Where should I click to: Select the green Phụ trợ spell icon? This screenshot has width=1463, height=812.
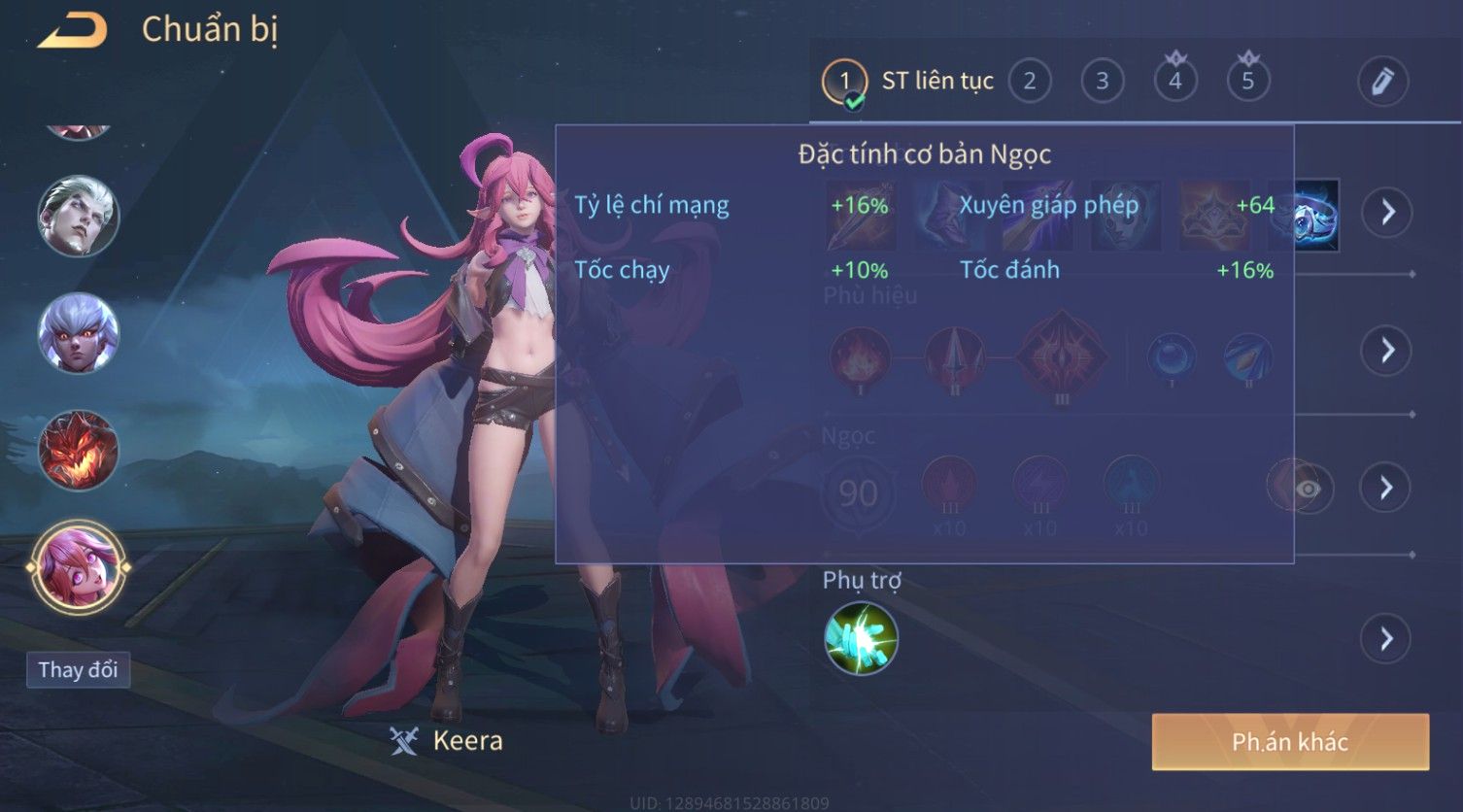click(x=861, y=639)
